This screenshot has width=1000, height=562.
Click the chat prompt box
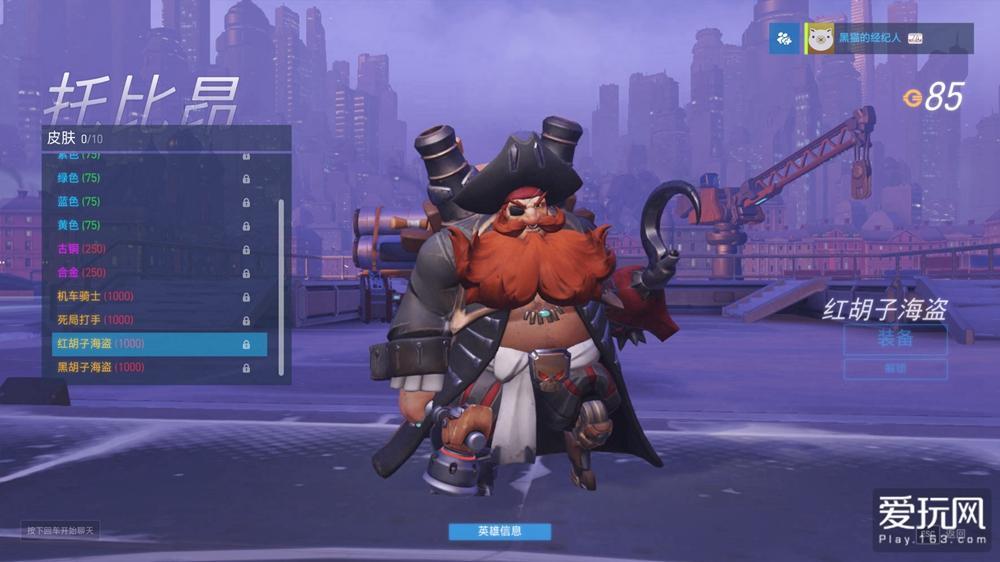pyautogui.click(x=61, y=530)
